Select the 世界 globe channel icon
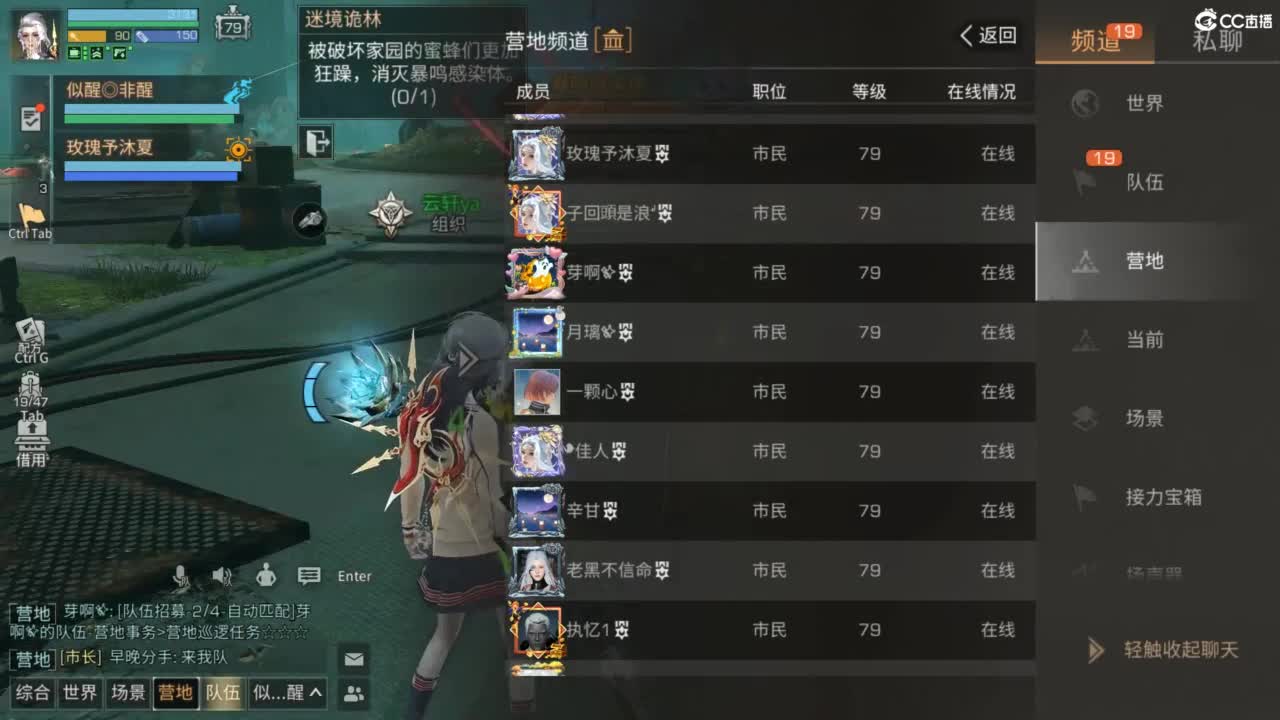Viewport: 1280px width, 720px height. 1087,103
